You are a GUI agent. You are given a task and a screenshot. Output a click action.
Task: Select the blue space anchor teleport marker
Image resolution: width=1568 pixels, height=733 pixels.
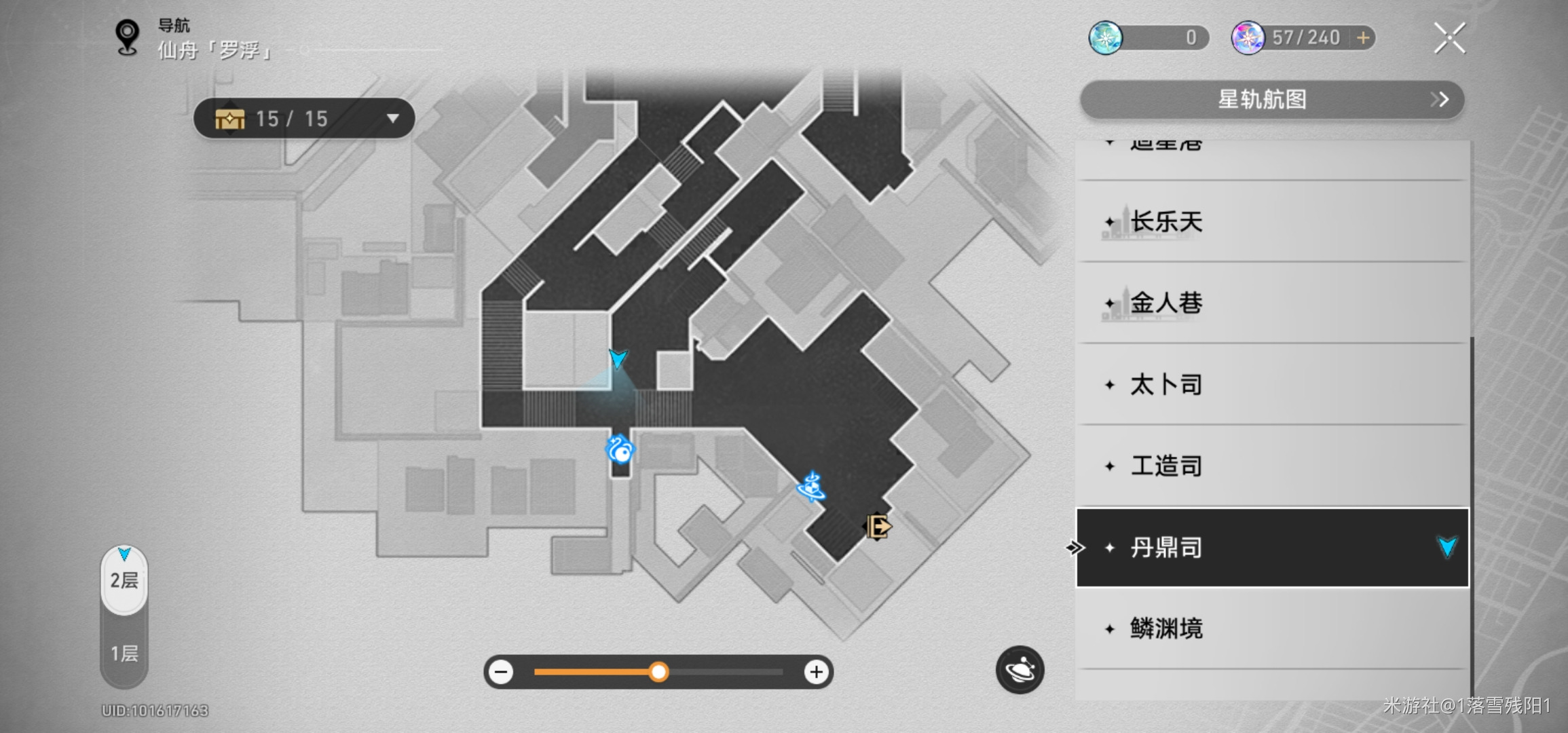click(812, 487)
